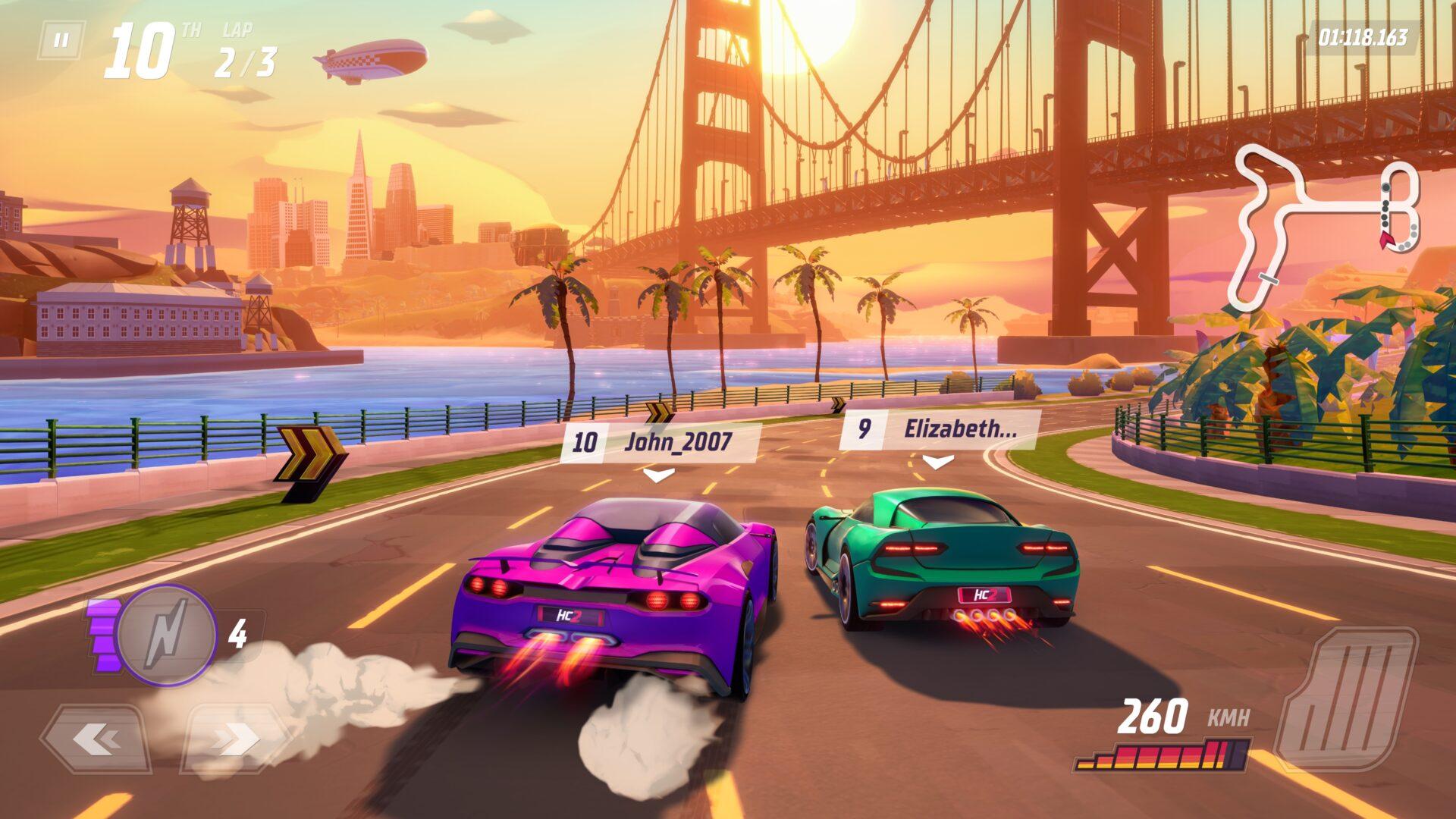
Task: Pause the race with the pause button
Action: 61,40
